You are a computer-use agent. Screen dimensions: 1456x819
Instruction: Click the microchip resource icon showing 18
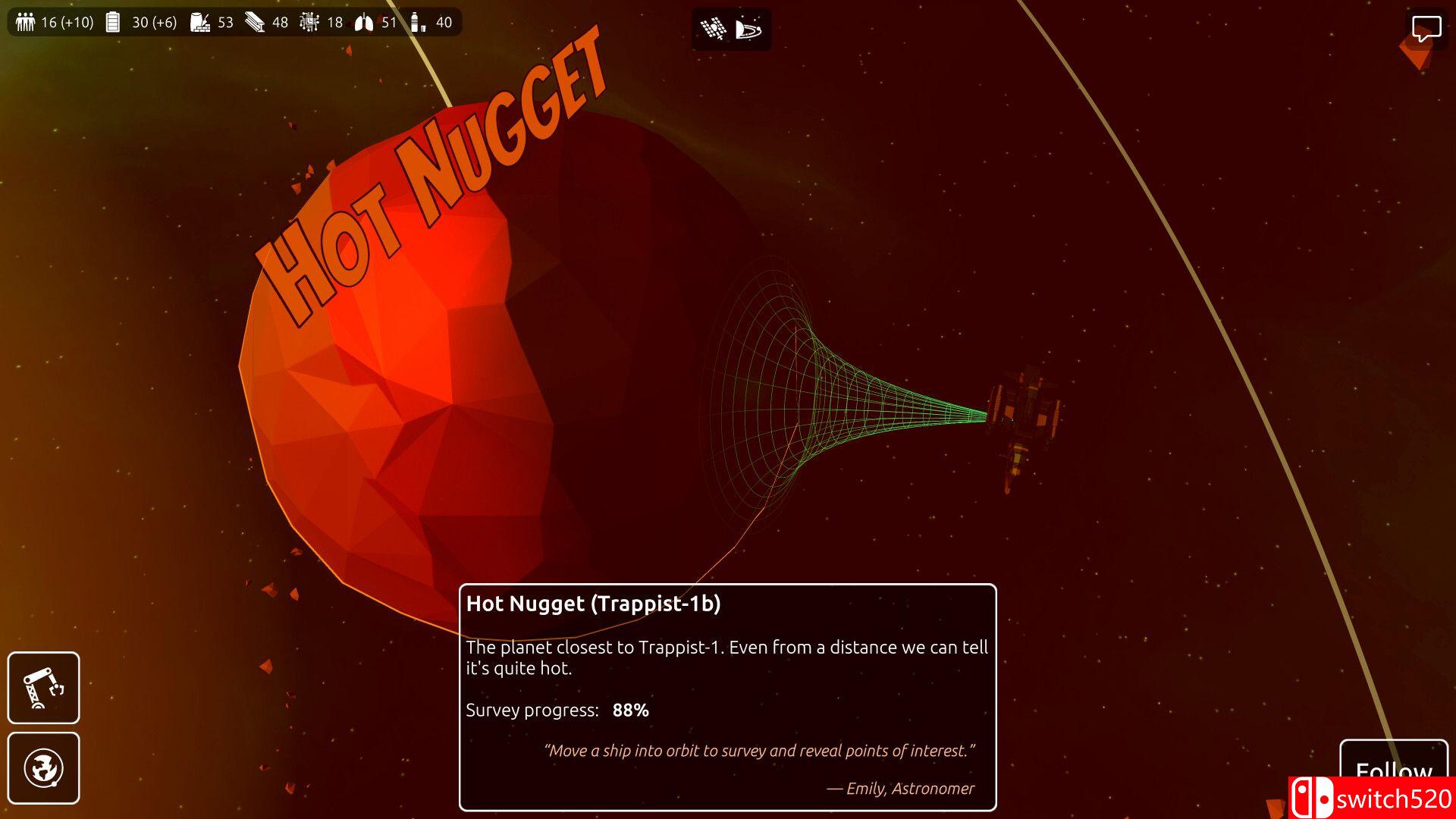tap(309, 22)
